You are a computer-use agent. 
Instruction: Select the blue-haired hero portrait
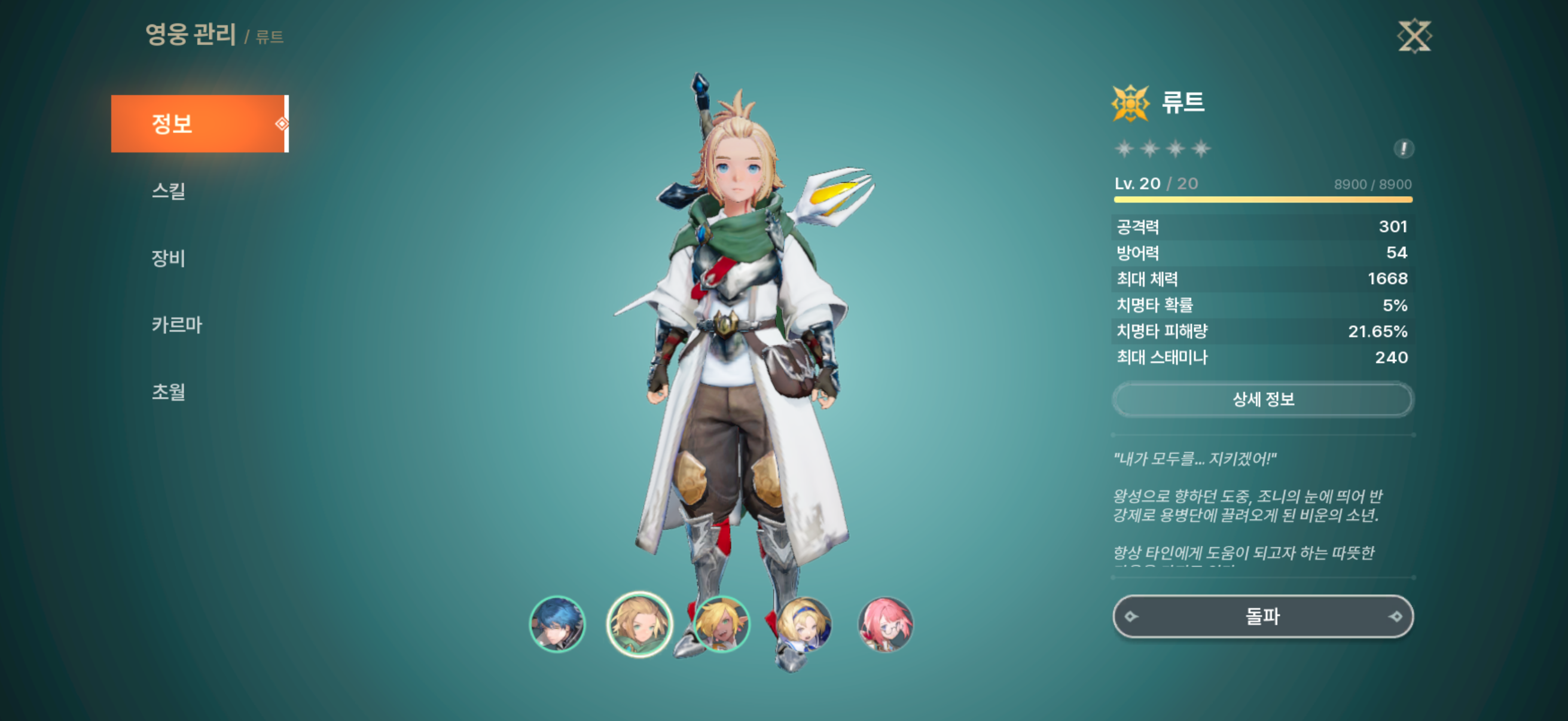pyautogui.click(x=557, y=624)
